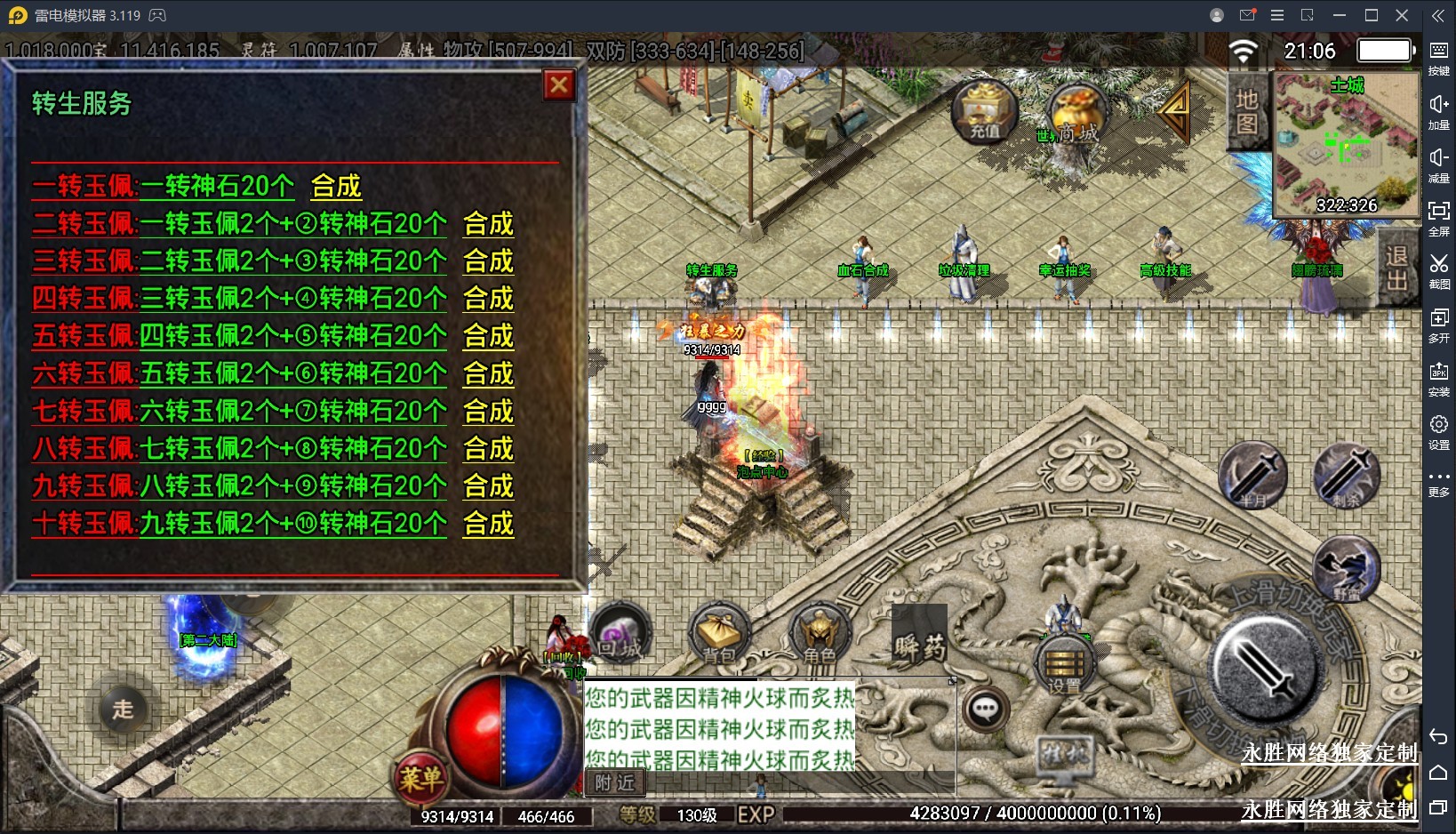Open the 设置 settings chest icon
1456x834 pixels.
pyautogui.click(x=1064, y=665)
